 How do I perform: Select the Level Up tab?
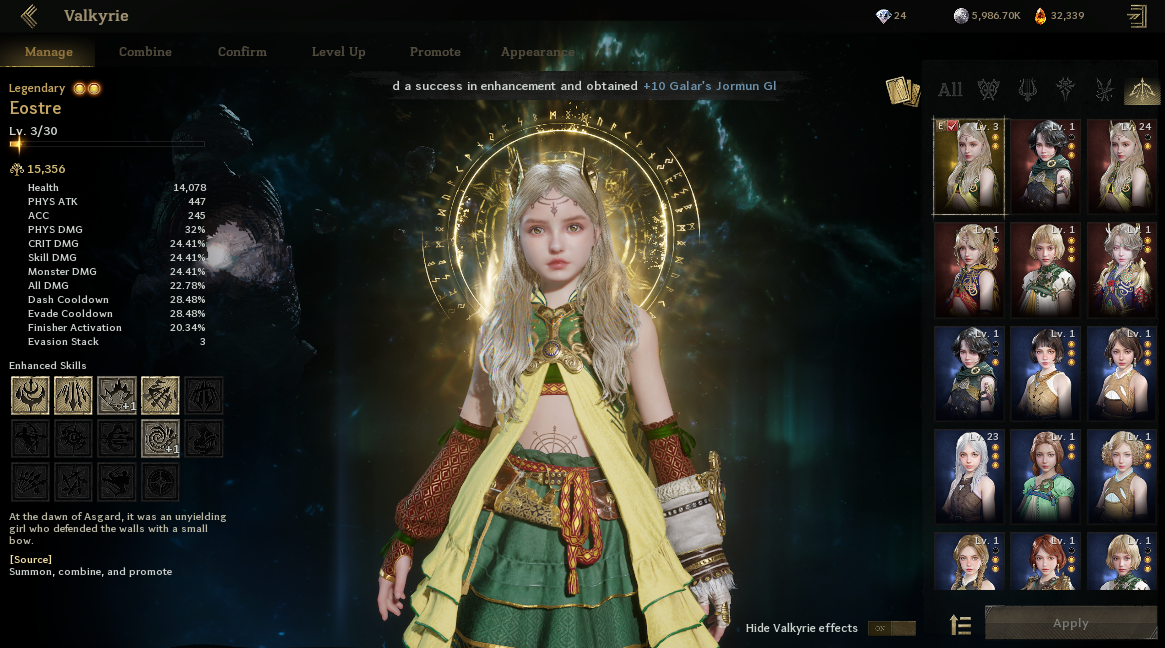coord(338,52)
